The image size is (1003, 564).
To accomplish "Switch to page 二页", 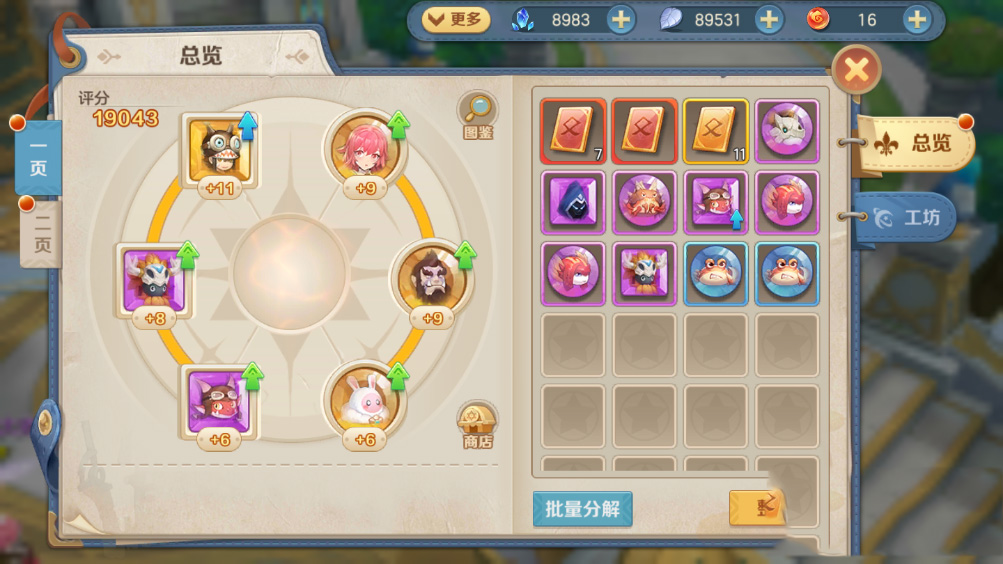I will click(39, 233).
